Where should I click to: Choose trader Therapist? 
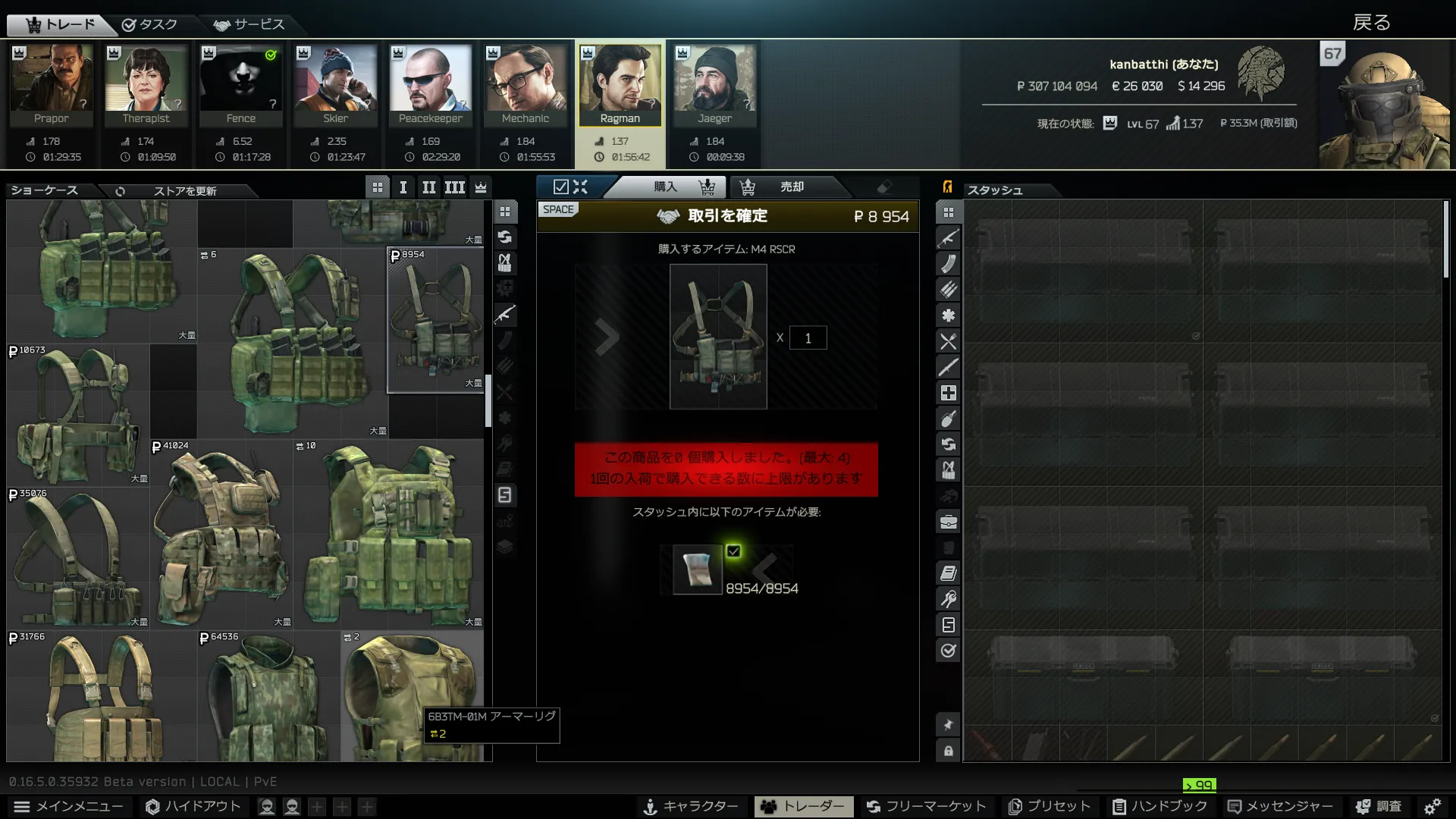pyautogui.click(x=146, y=85)
